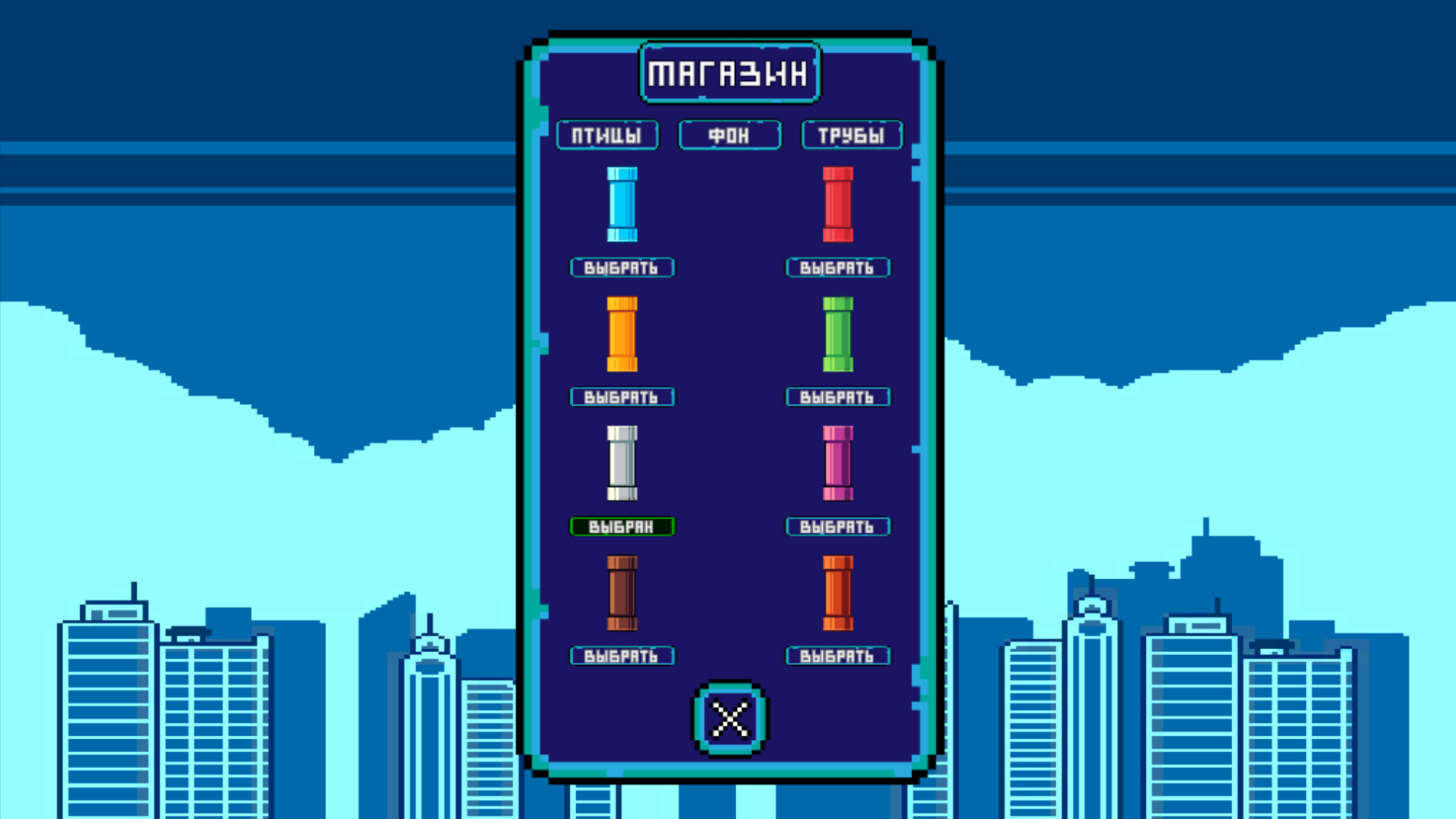Open the ФОН category
The image size is (1456, 819).
[729, 135]
